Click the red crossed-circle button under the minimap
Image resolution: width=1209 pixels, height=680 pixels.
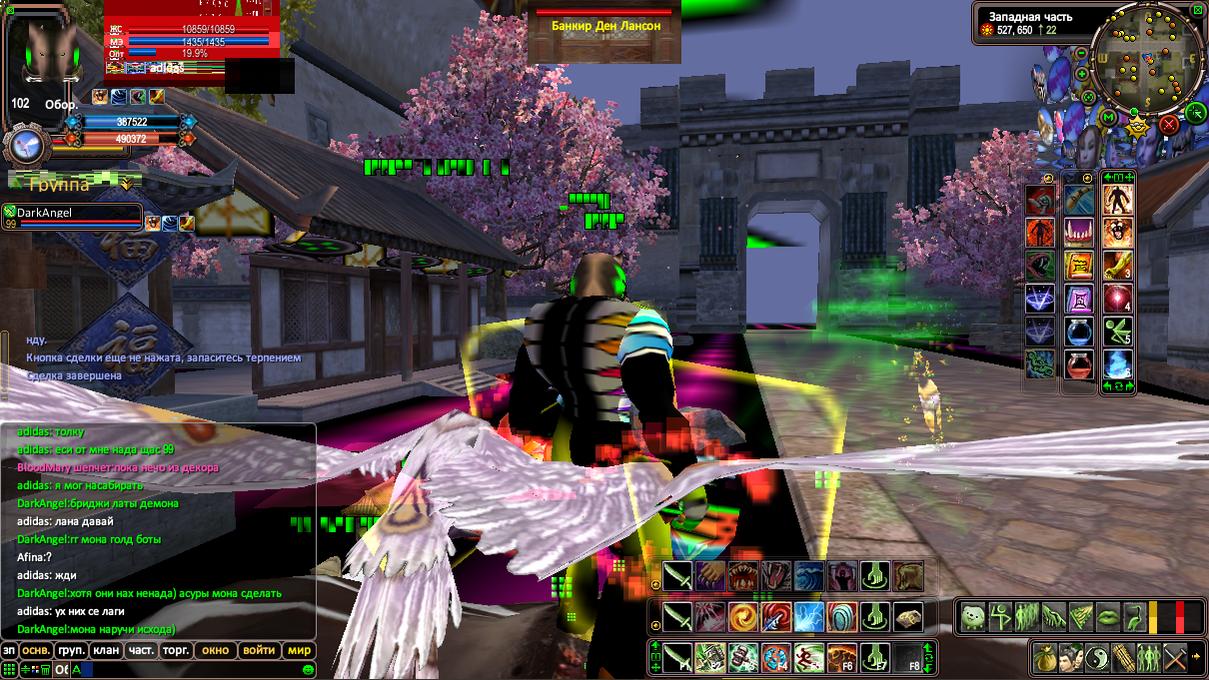[x=1168, y=125]
